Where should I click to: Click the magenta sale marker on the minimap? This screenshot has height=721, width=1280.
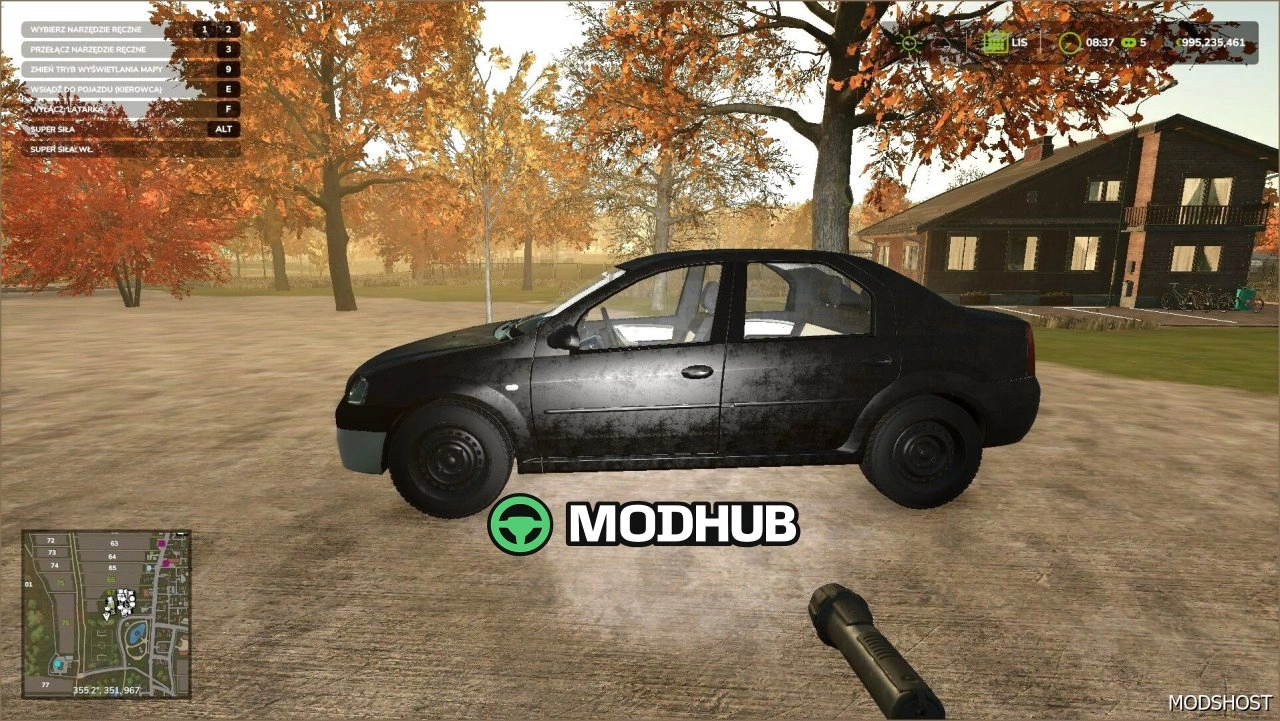tap(162, 542)
